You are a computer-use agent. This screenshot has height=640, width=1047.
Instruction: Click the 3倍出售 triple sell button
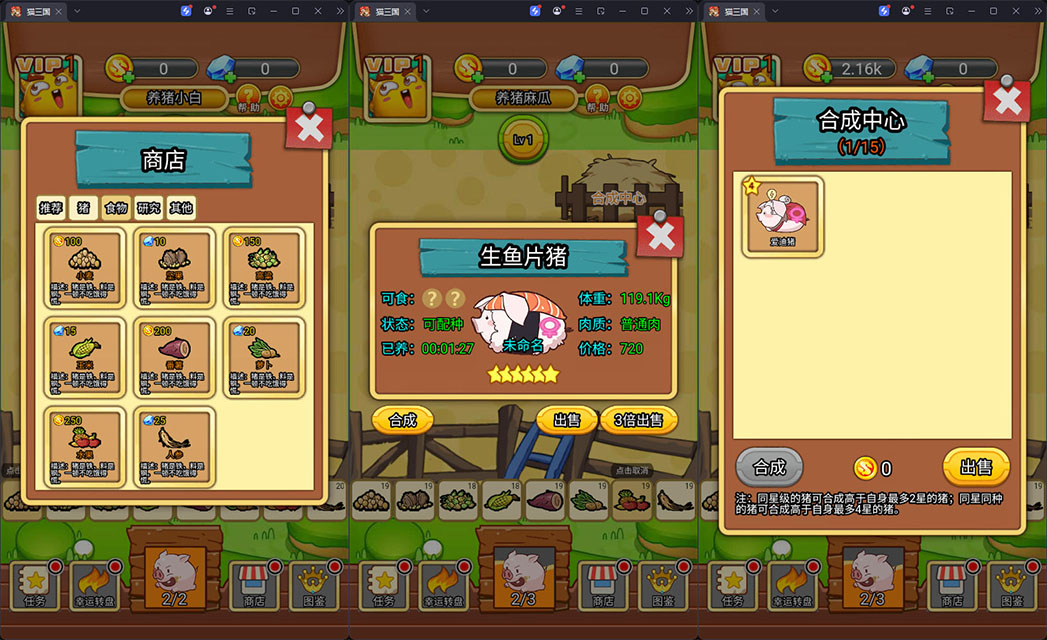(x=639, y=420)
